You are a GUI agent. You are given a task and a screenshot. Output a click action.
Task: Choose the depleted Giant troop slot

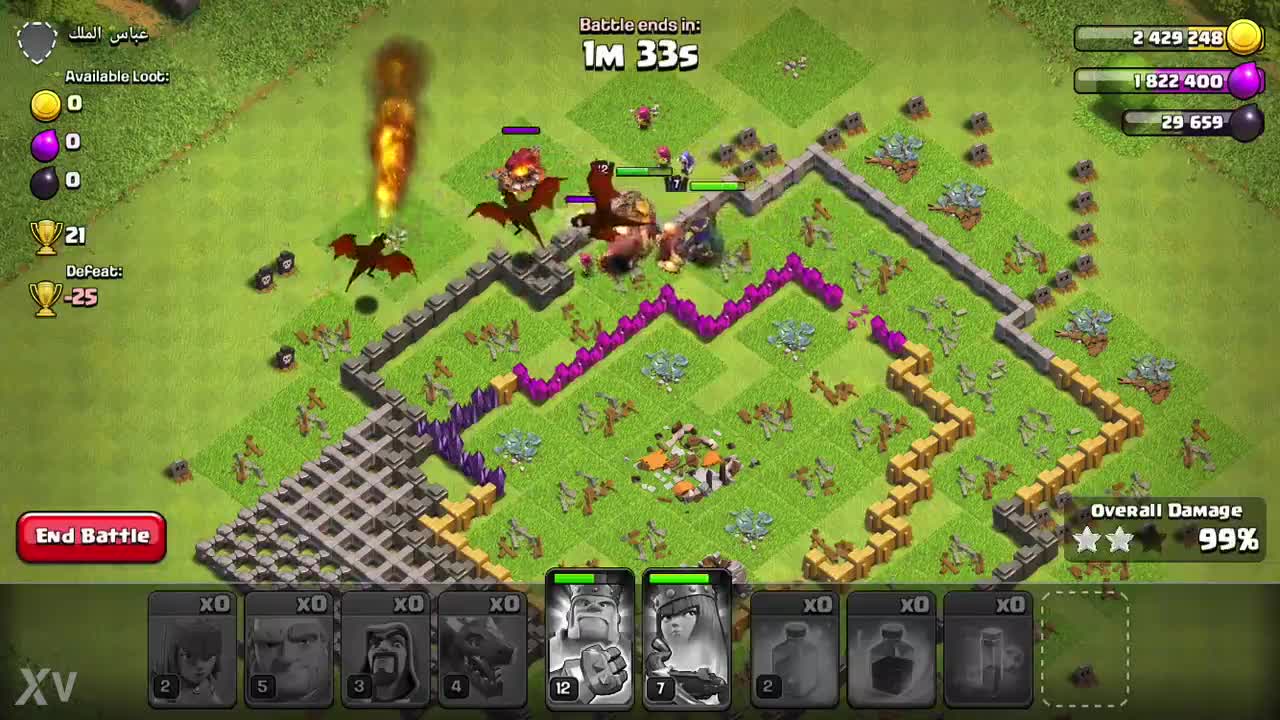(289, 648)
